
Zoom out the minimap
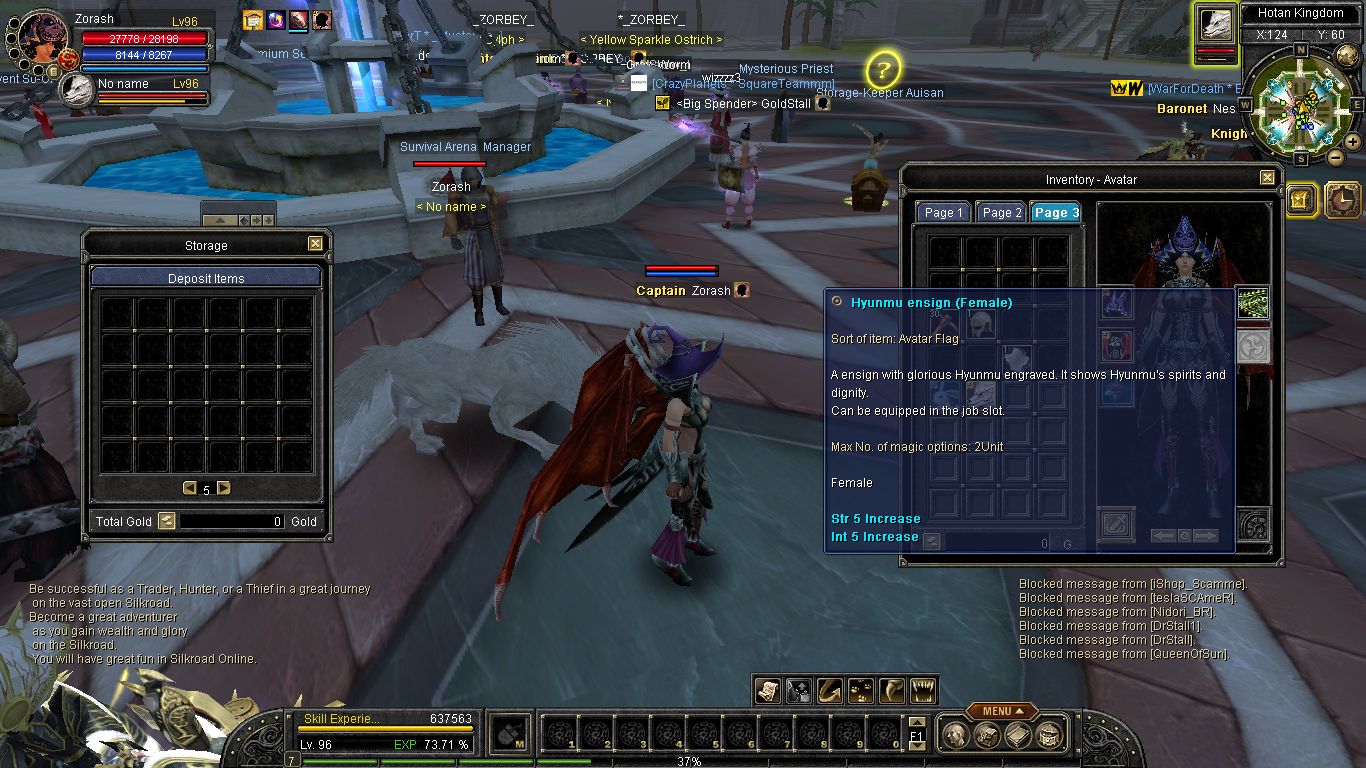(1336, 157)
